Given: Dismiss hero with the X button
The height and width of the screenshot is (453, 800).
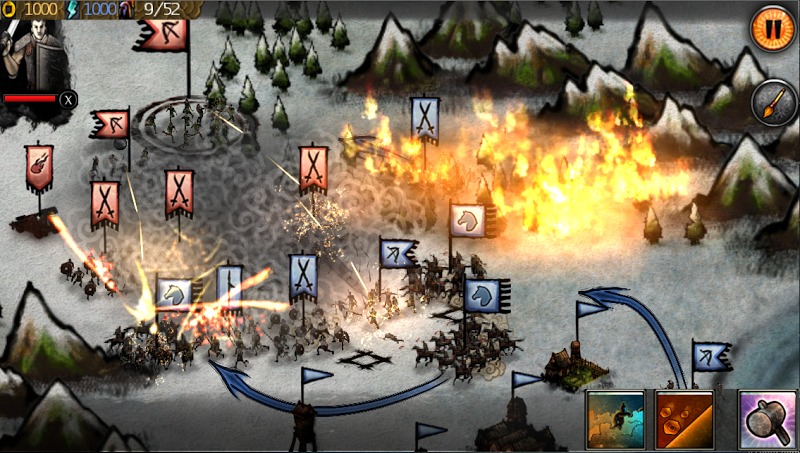Looking at the screenshot, I should [68, 99].
